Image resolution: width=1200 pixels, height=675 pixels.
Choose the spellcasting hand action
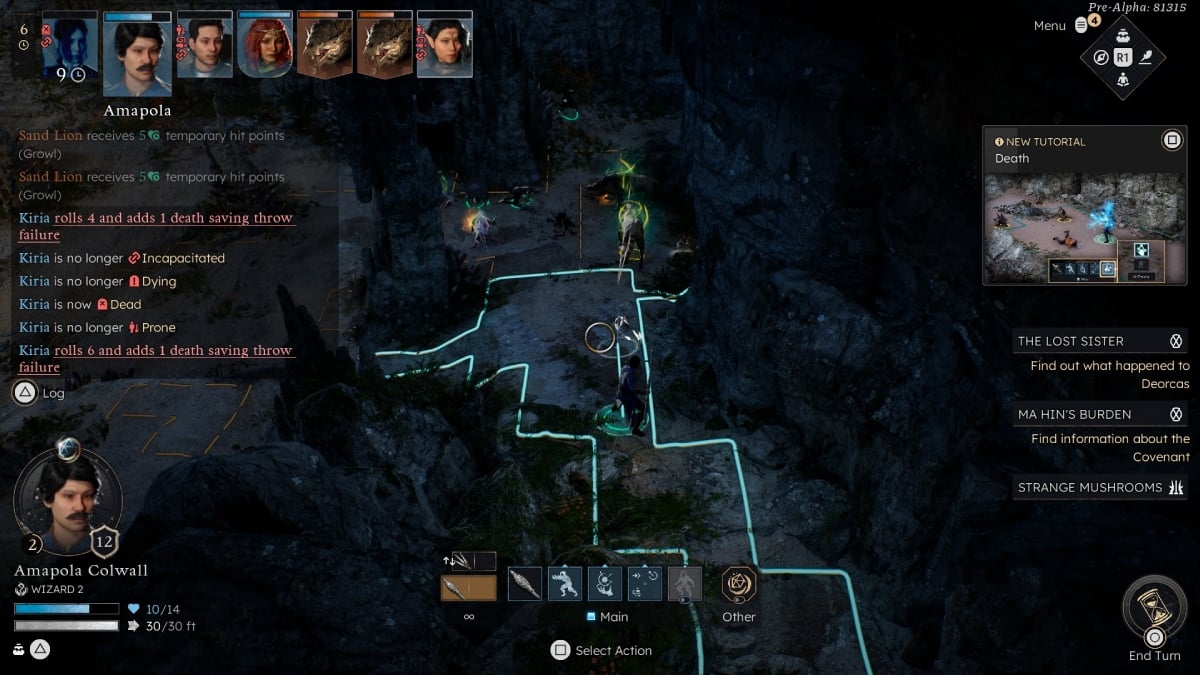pos(605,583)
